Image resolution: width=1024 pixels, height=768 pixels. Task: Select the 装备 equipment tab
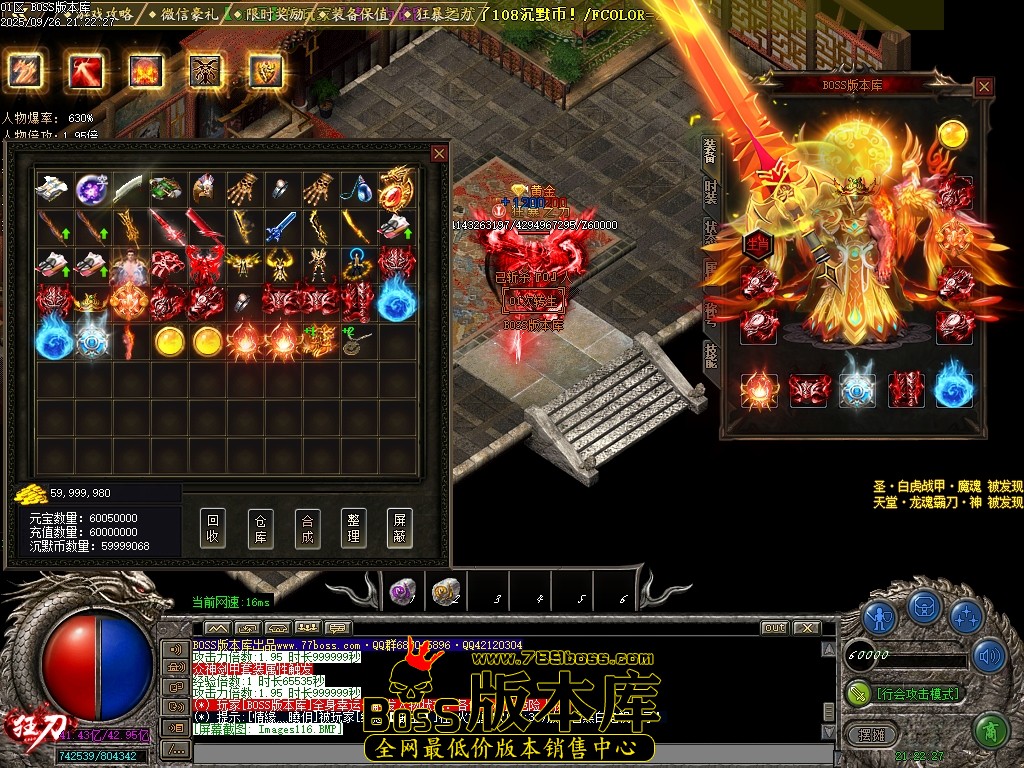pyautogui.click(x=711, y=150)
